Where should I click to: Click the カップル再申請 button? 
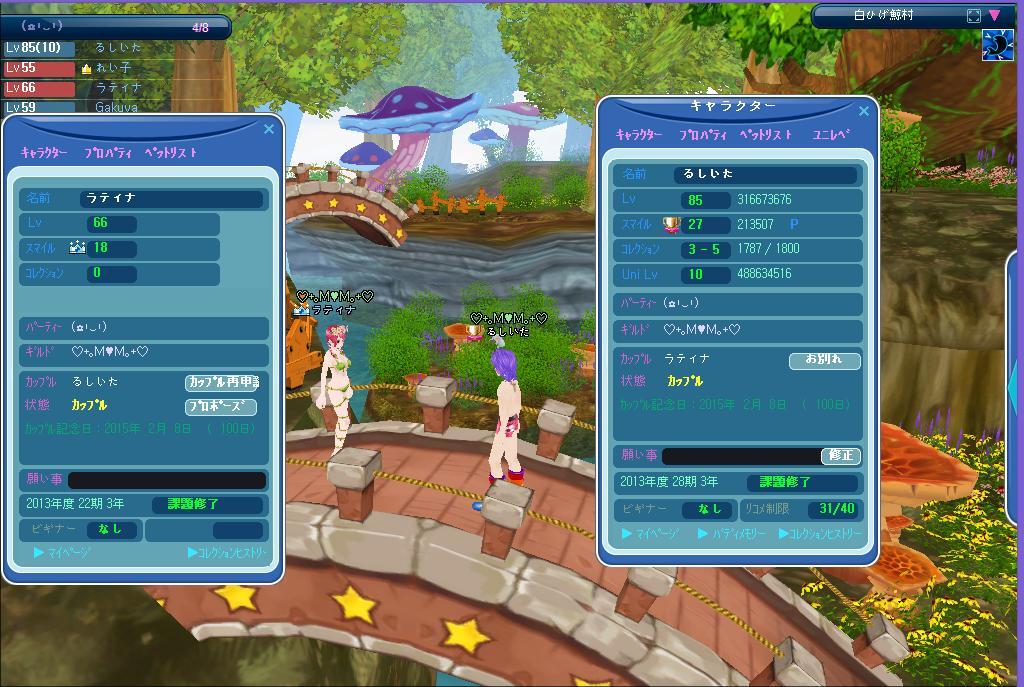click(222, 382)
